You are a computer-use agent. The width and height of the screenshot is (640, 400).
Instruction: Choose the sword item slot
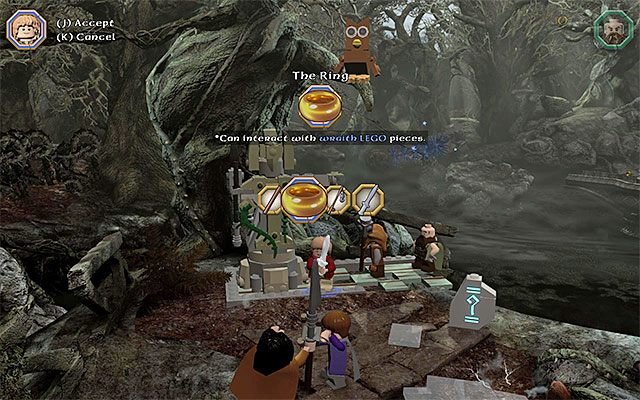(x=367, y=199)
